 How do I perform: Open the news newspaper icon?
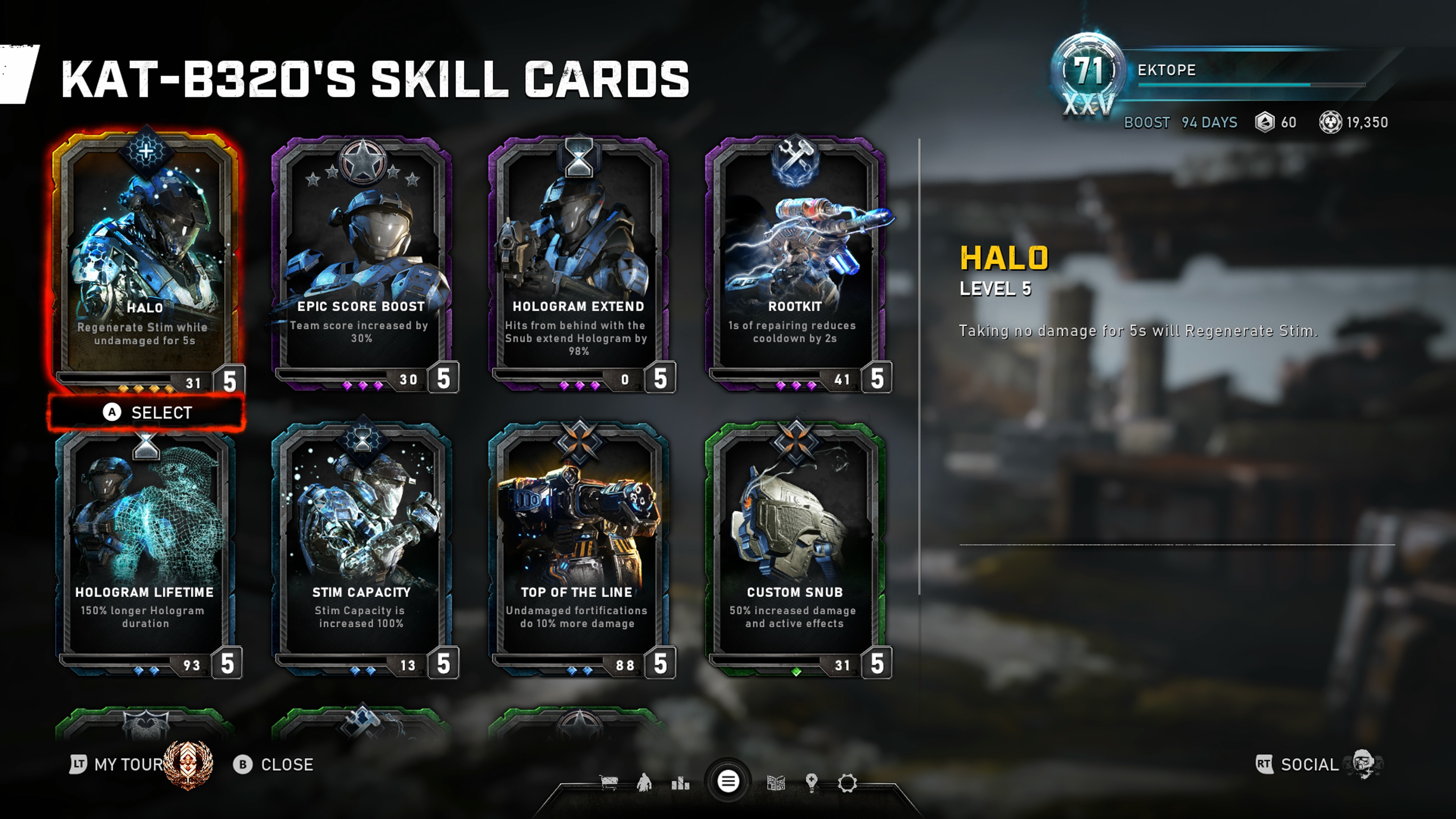tap(776, 783)
